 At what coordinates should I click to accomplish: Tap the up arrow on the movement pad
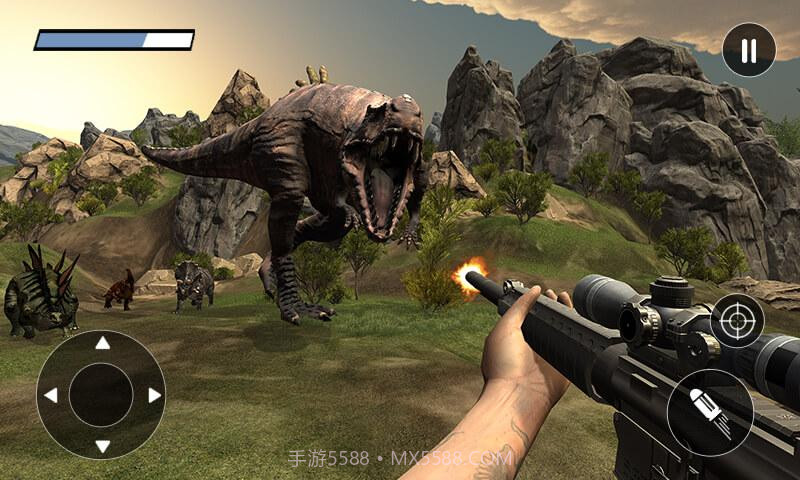[x=101, y=343]
